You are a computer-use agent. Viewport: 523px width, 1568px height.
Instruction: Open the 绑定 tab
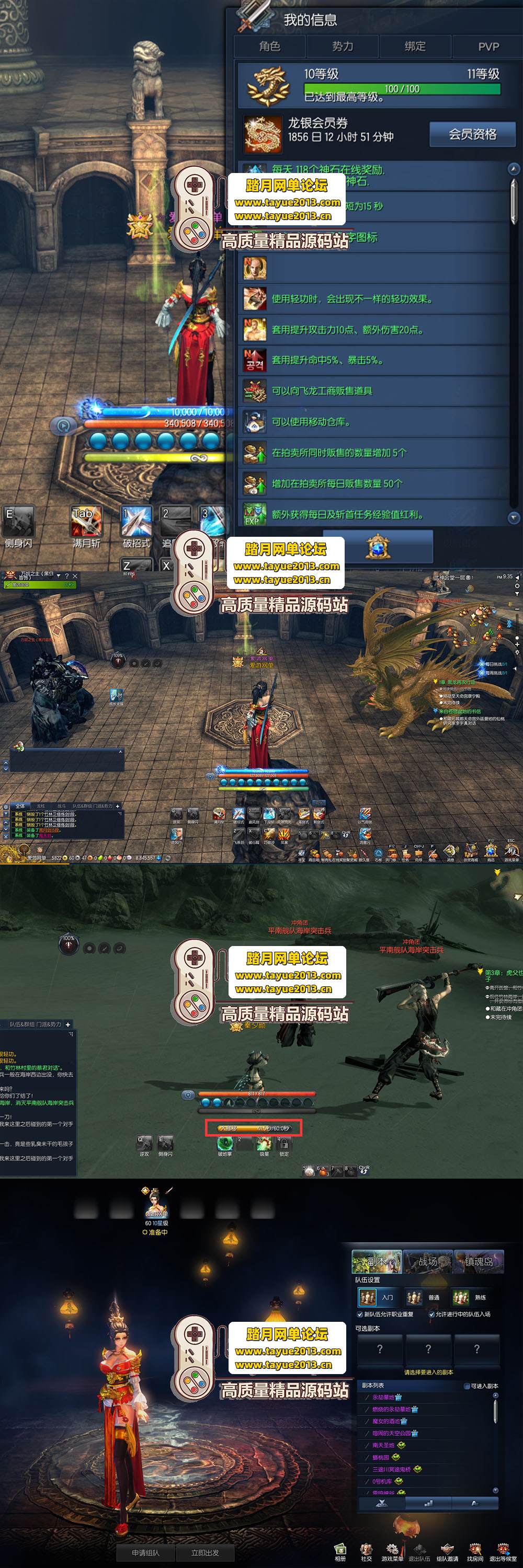pyautogui.click(x=415, y=47)
